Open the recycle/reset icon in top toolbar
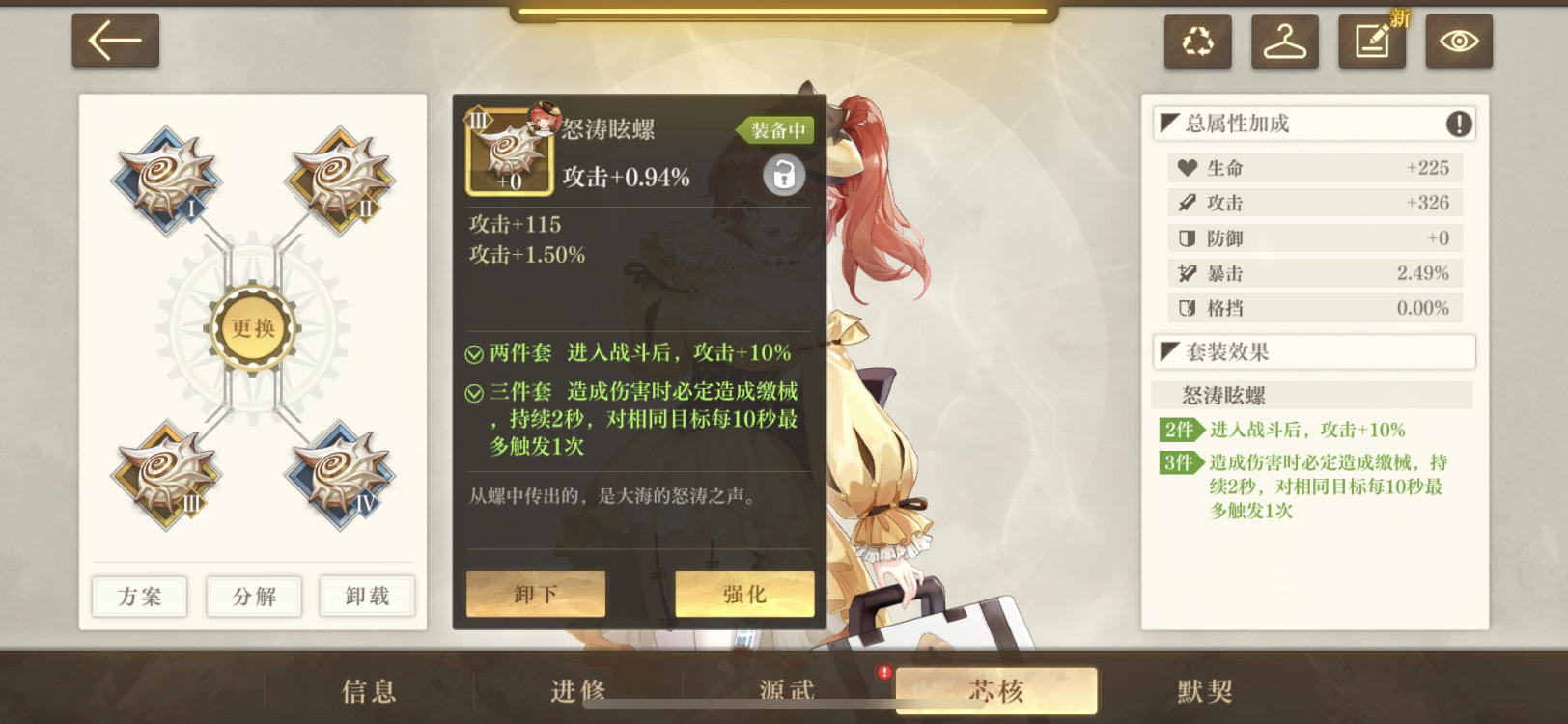Screen dimensions: 1568x724 tap(1198, 42)
